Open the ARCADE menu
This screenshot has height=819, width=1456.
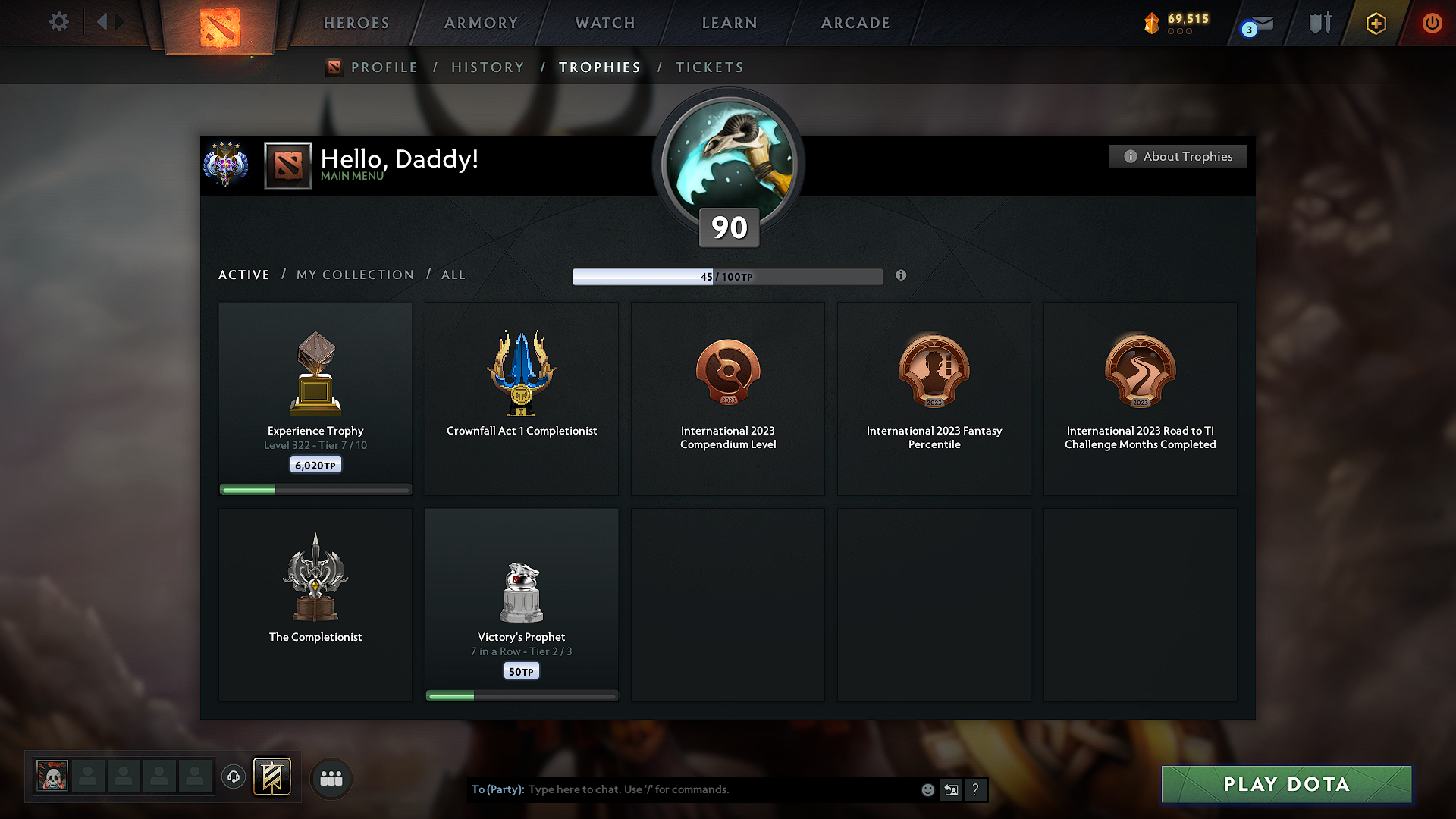[x=855, y=23]
